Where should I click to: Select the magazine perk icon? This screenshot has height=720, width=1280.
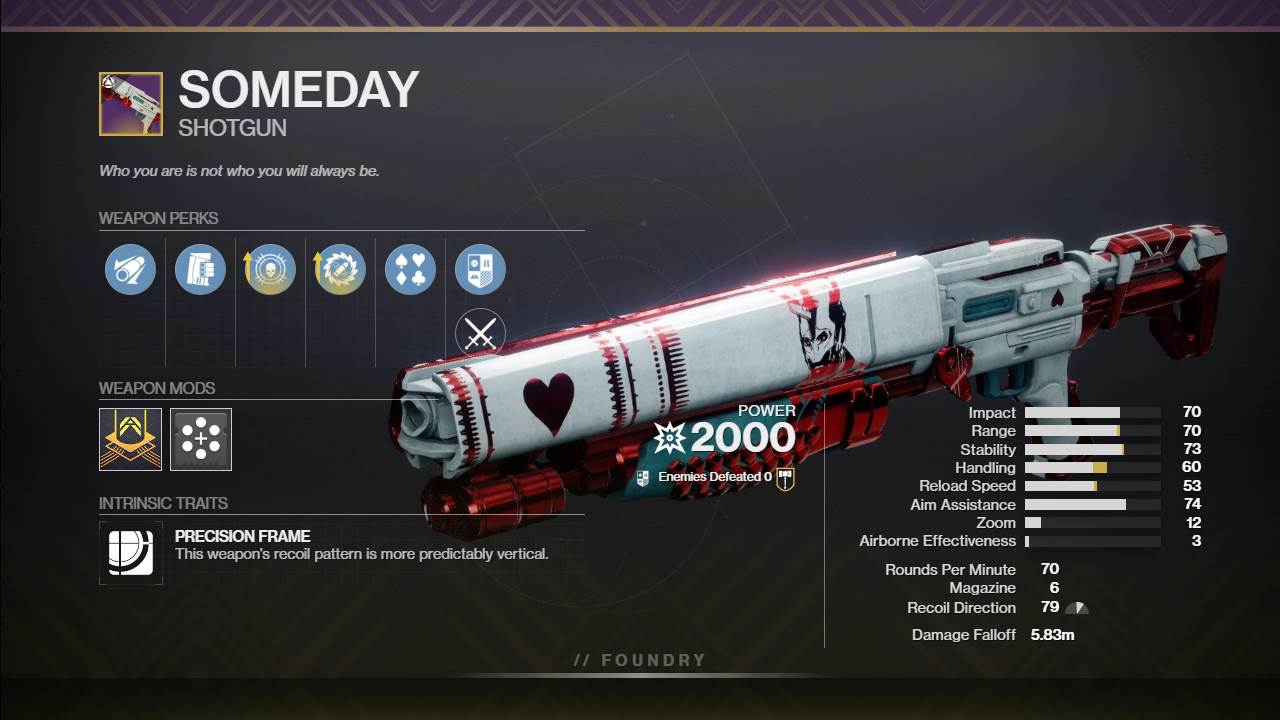[200, 270]
